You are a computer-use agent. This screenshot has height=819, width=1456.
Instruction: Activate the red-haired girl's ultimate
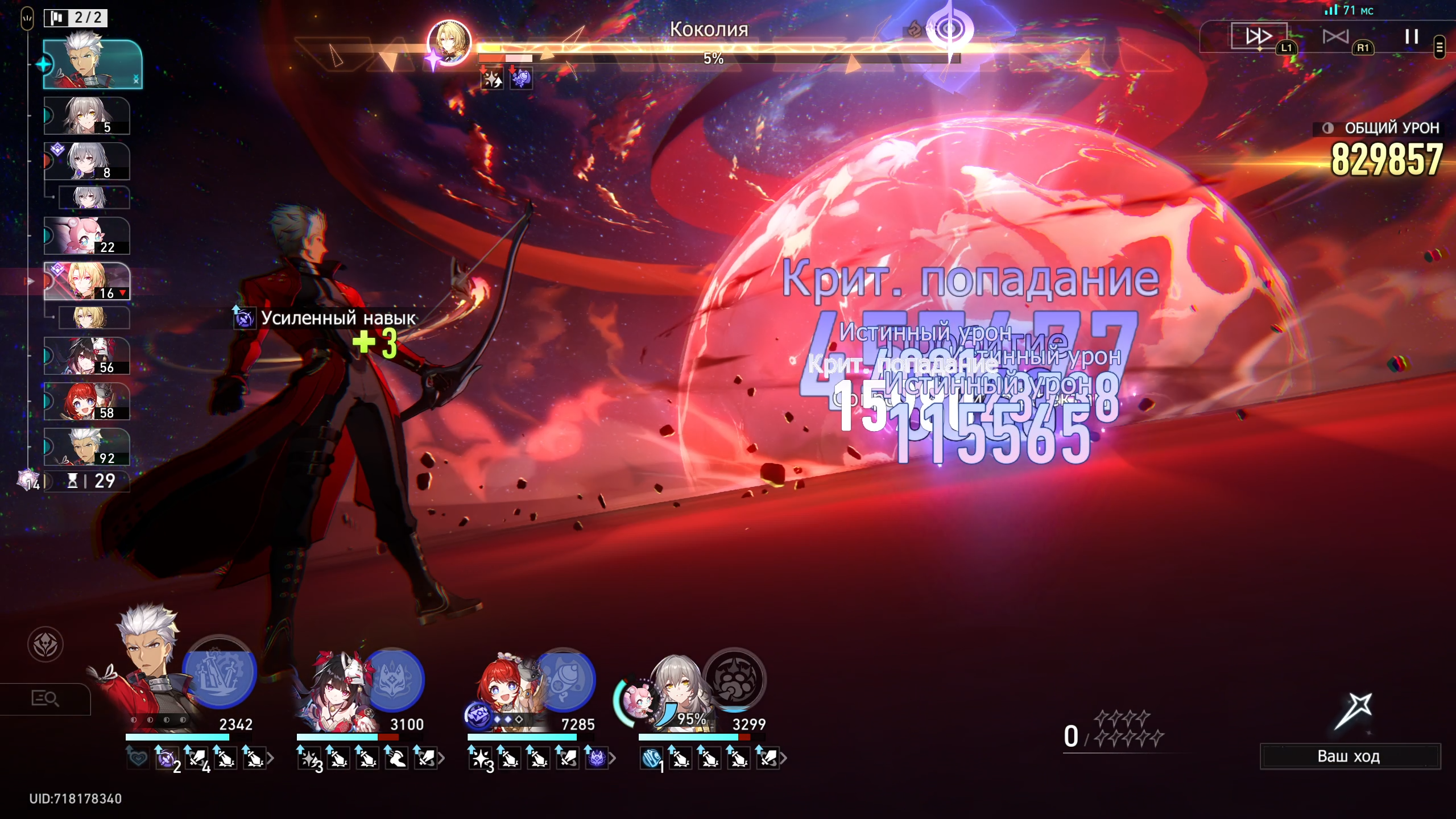(x=564, y=680)
